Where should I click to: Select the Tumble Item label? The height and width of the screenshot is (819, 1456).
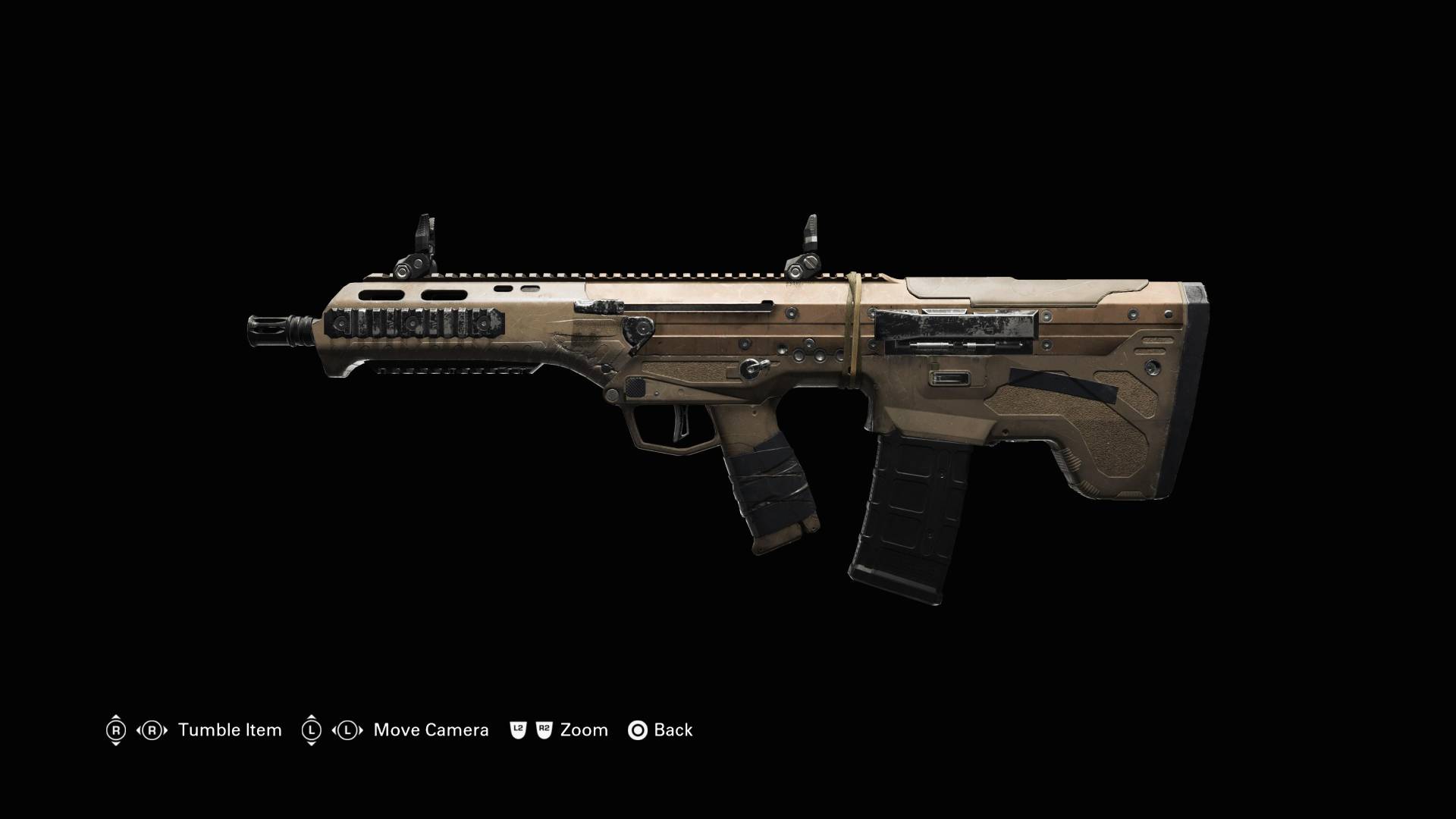(x=230, y=730)
